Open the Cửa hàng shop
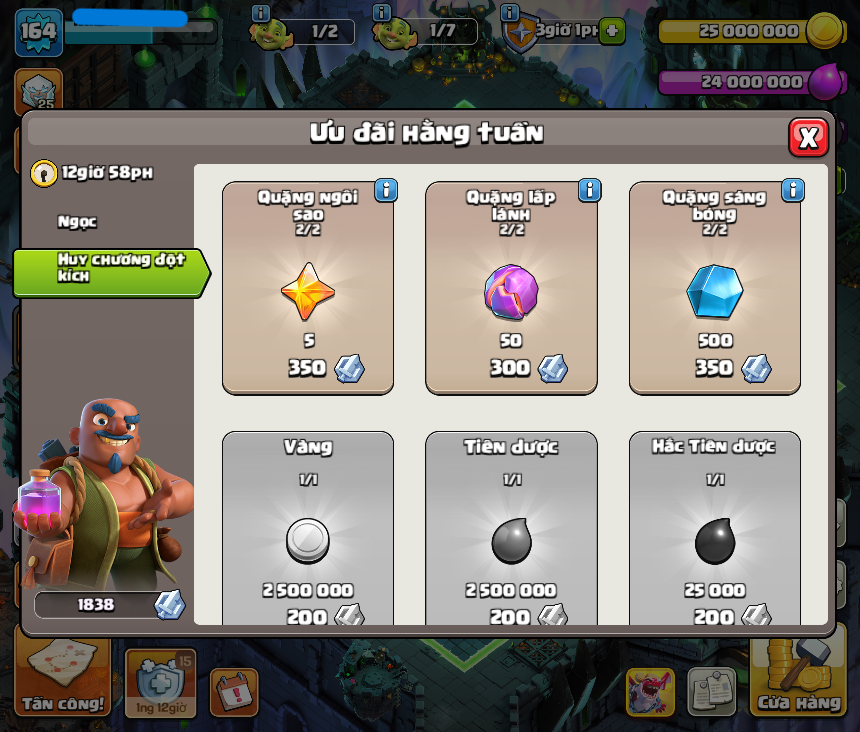Screen dimensions: 860x732 pyautogui.click(x=798, y=680)
